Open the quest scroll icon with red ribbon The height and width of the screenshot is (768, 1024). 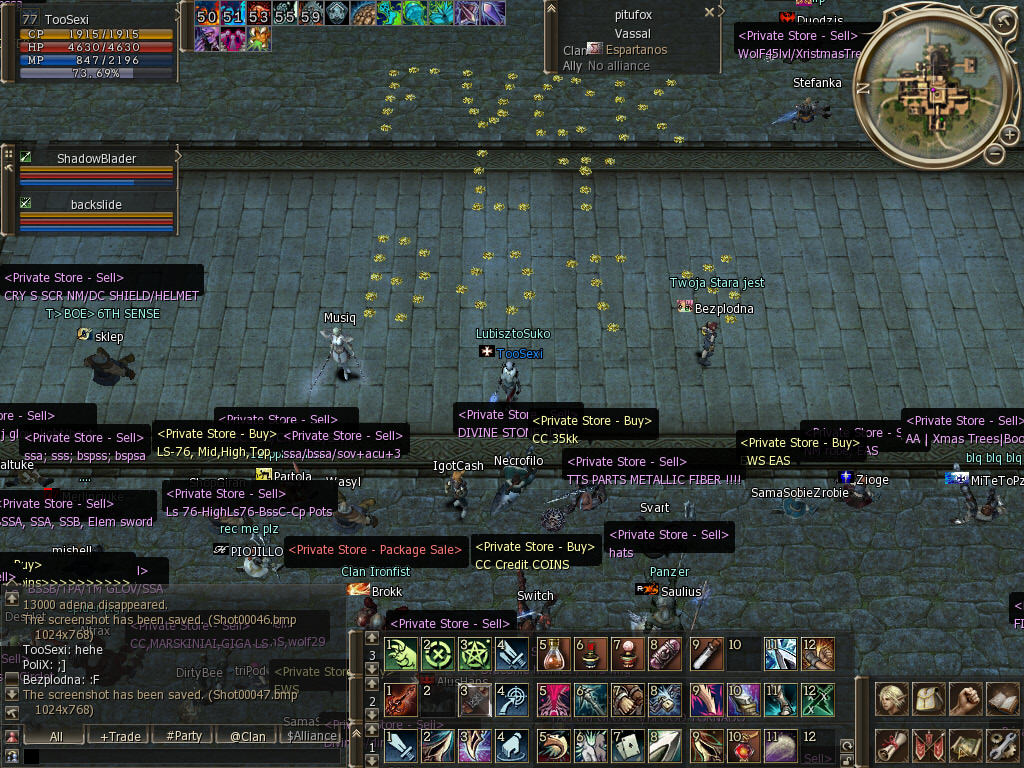tap(891, 745)
